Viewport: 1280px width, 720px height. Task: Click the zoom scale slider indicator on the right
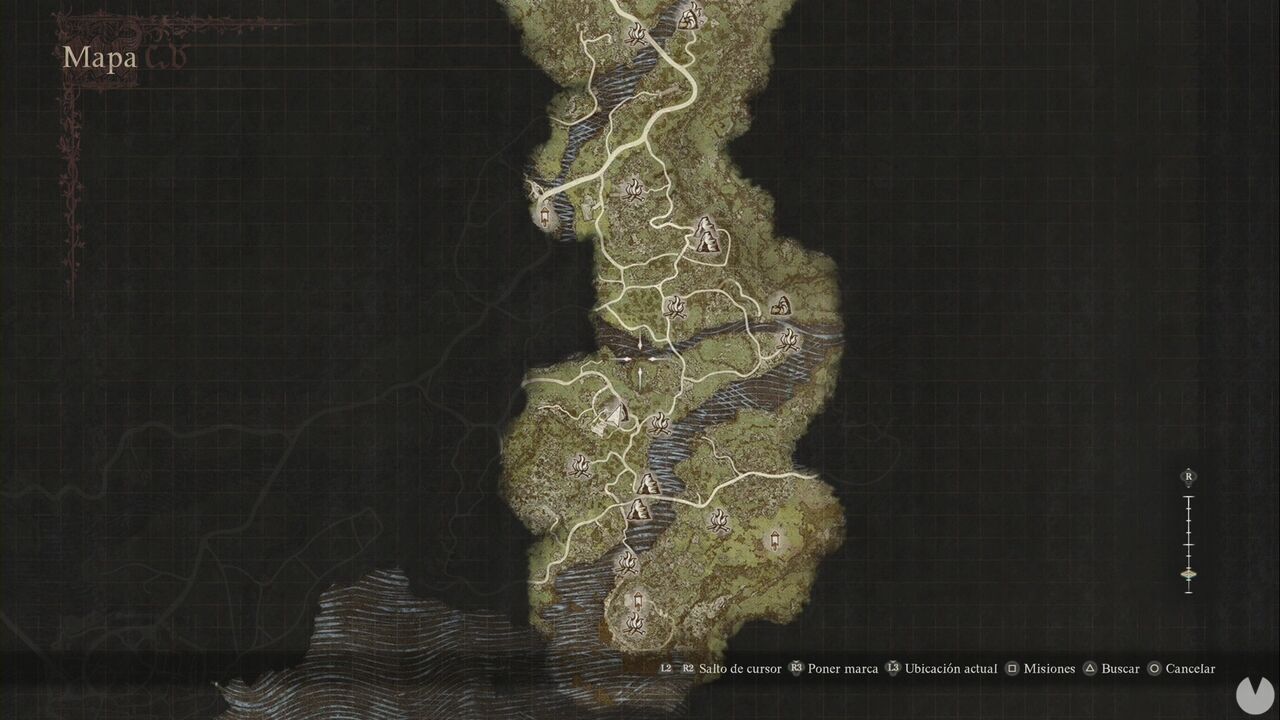click(1188, 572)
